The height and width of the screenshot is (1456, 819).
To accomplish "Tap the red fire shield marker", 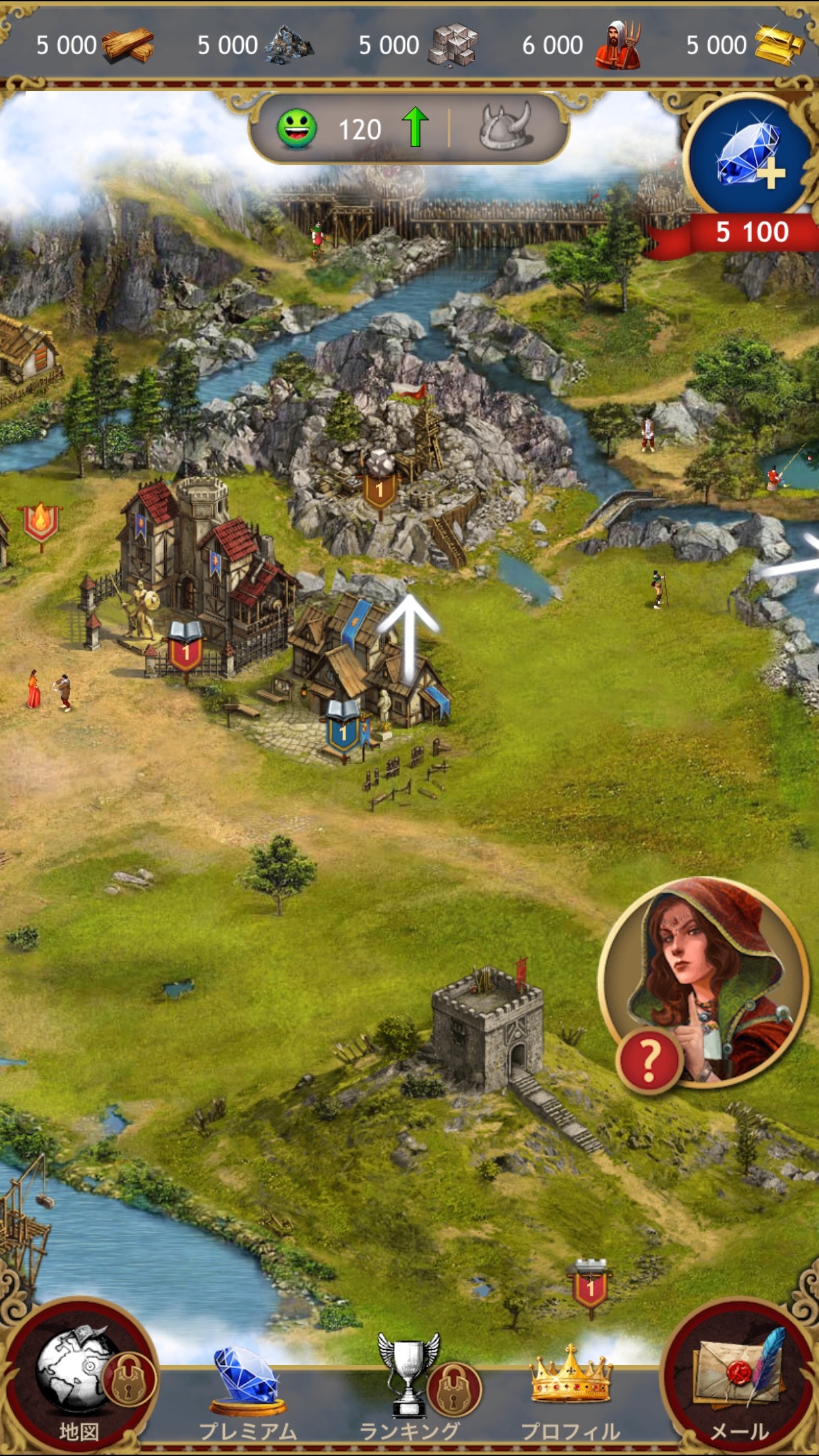I will (41, 522).
